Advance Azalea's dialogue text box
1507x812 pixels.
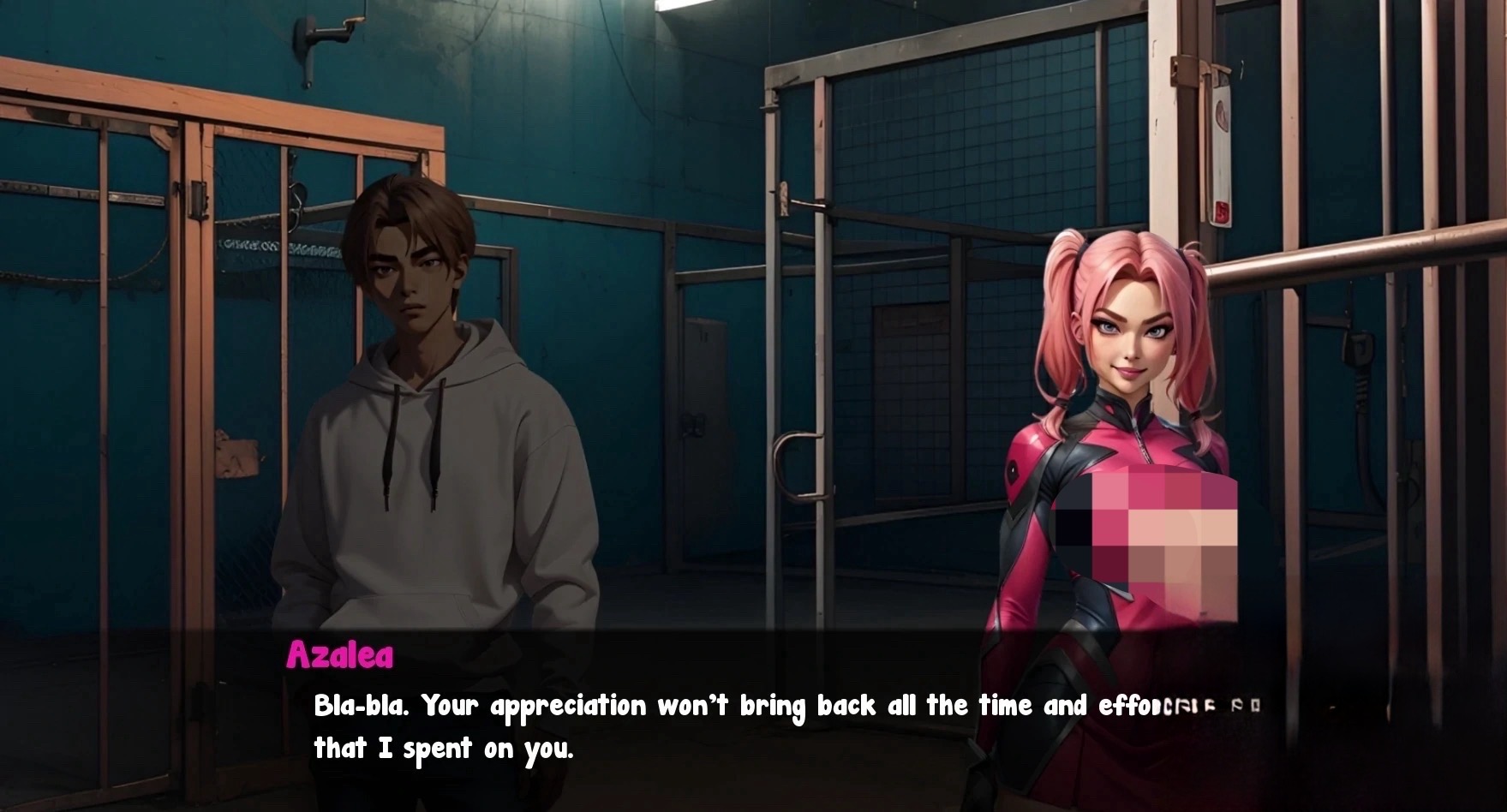click(752, 726)
